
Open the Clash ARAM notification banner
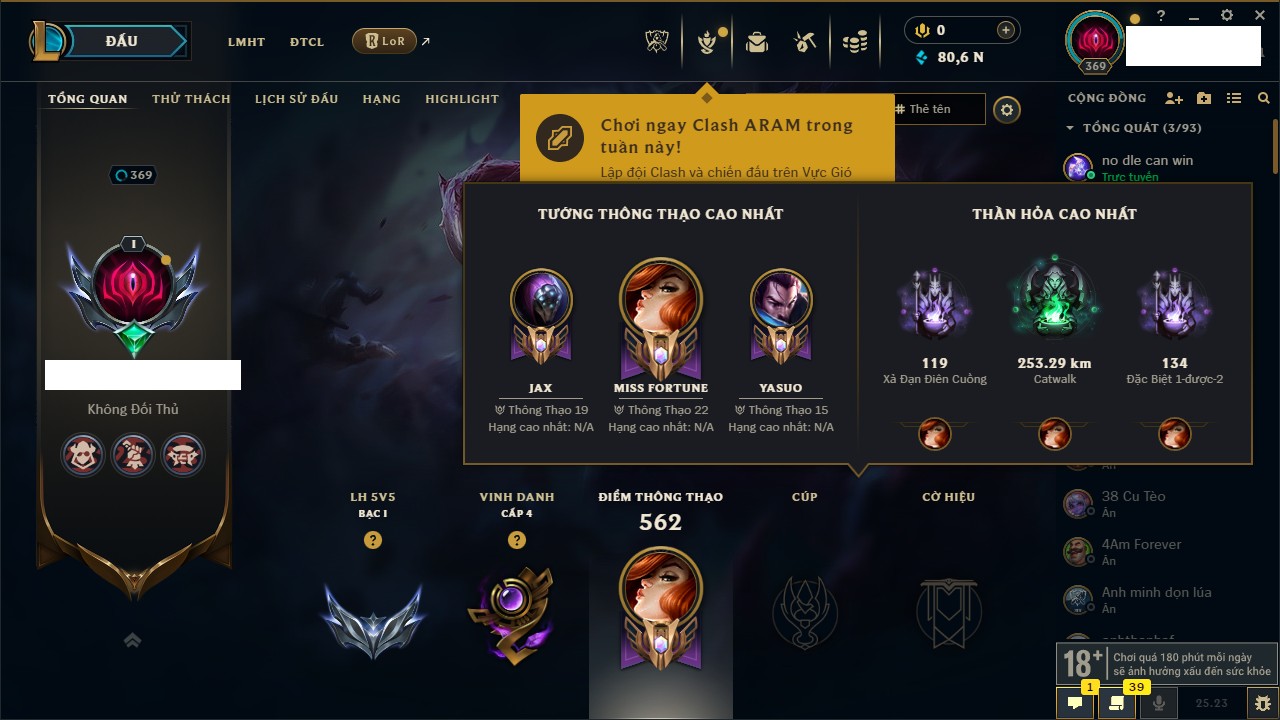pos(706,138)
